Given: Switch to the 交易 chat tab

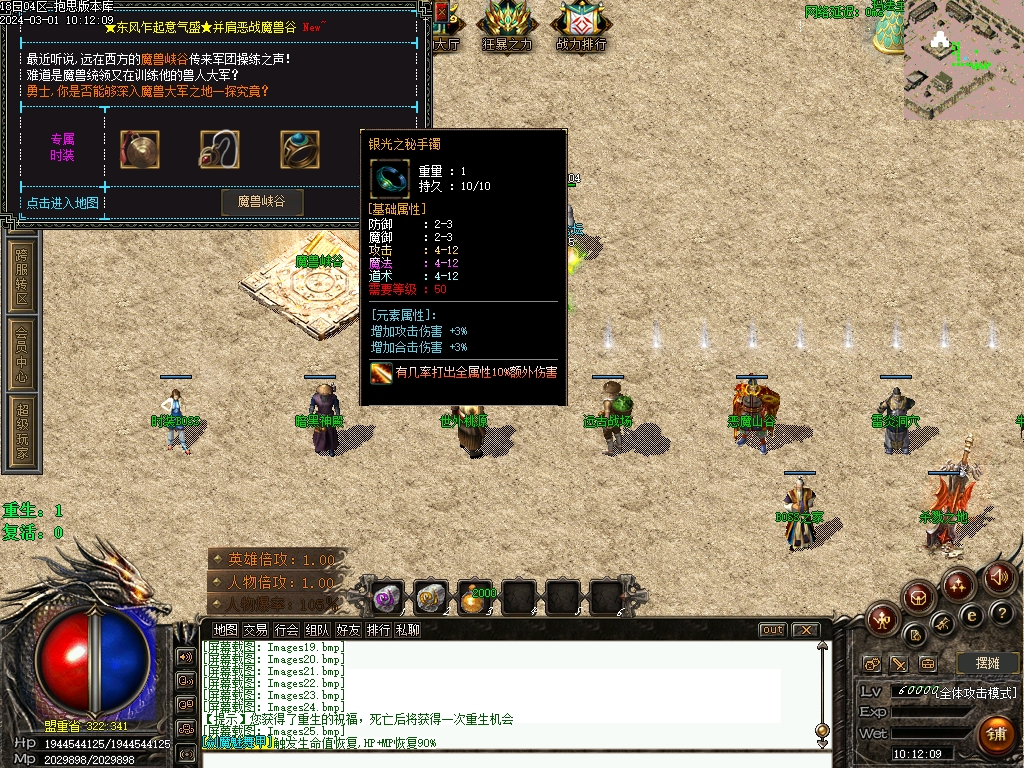Looking at the screenshot, I should [256, 630].
